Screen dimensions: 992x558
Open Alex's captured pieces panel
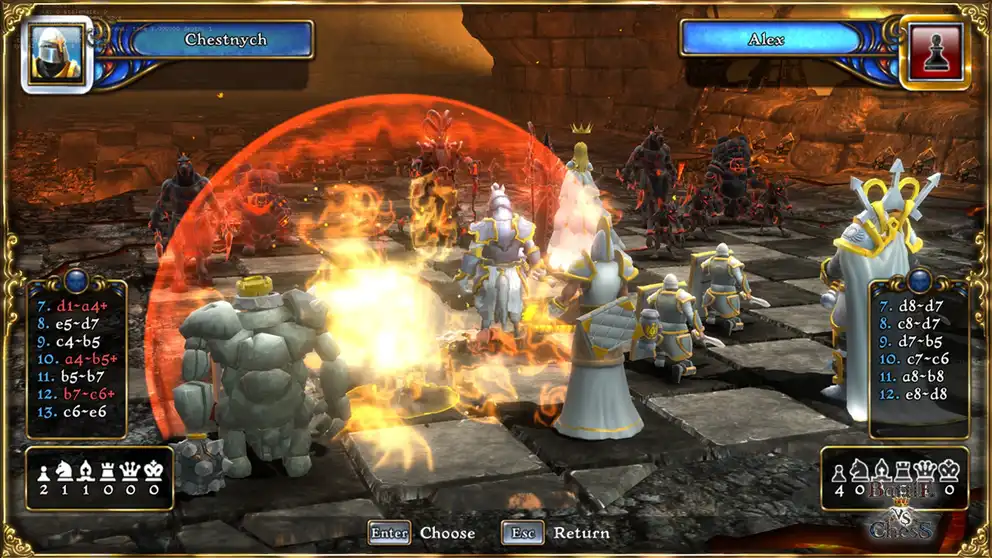895,478
